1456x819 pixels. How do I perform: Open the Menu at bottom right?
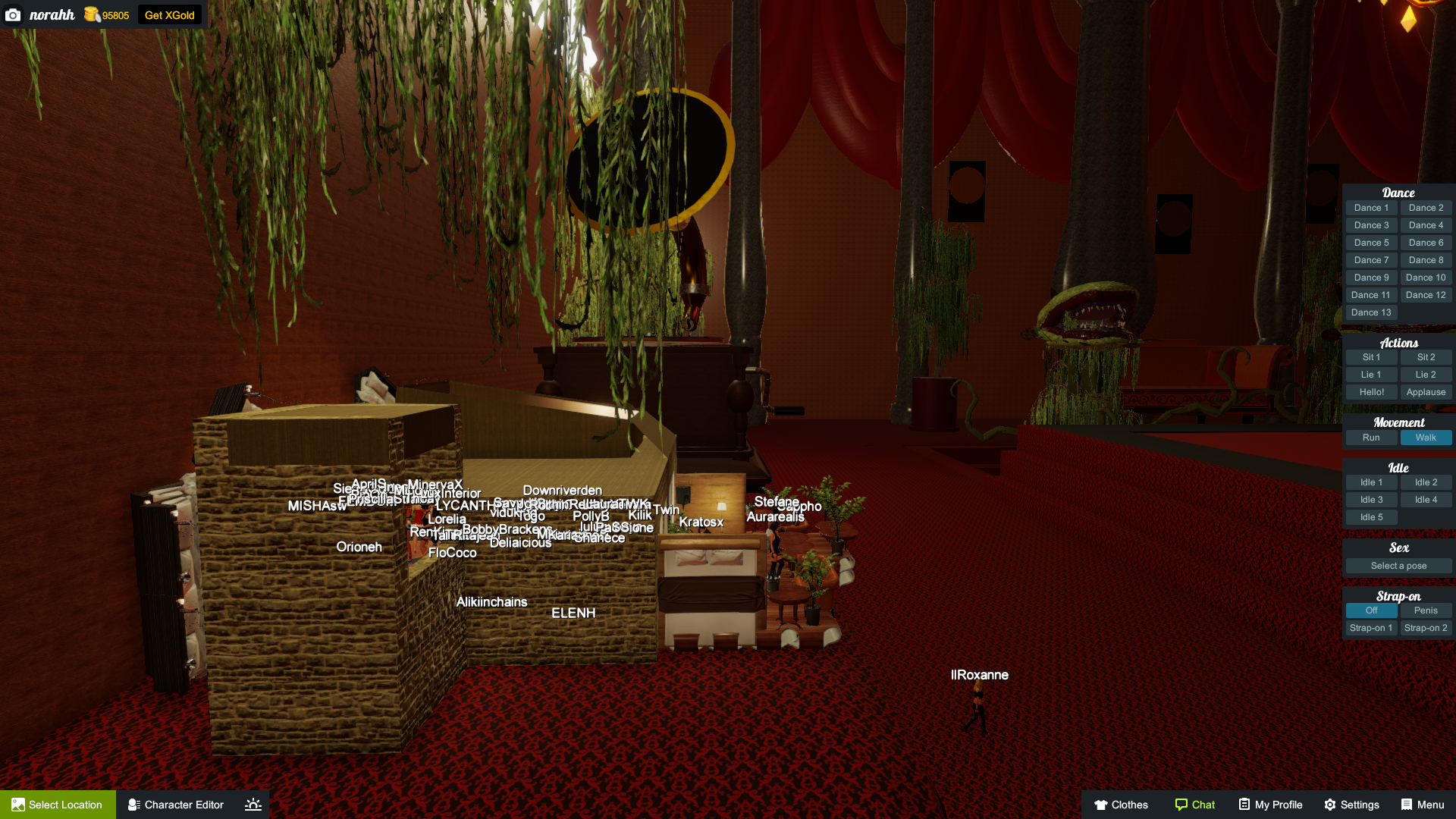(1422, 805)
